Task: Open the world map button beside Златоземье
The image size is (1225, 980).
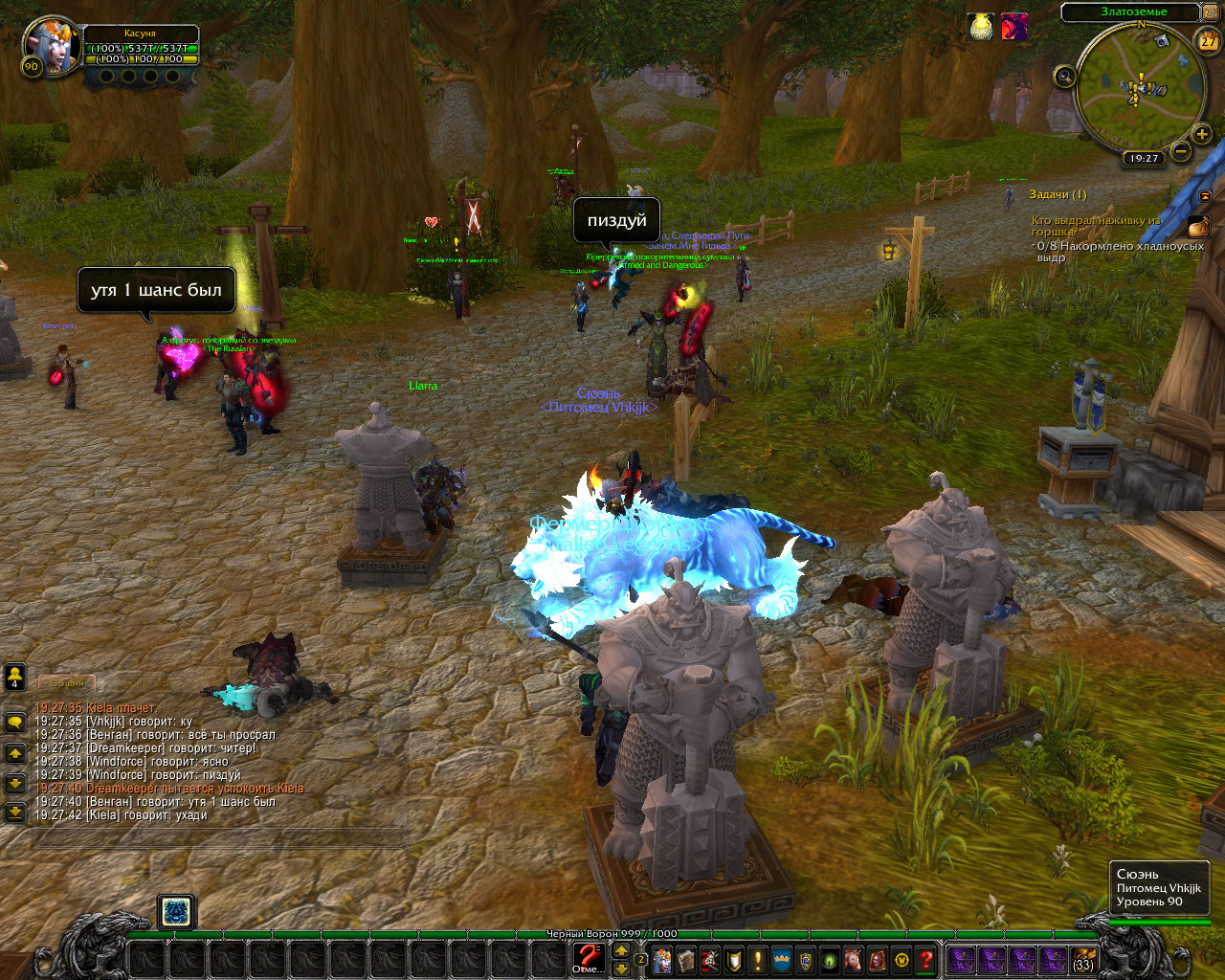Action: [x=1211, y=12]
